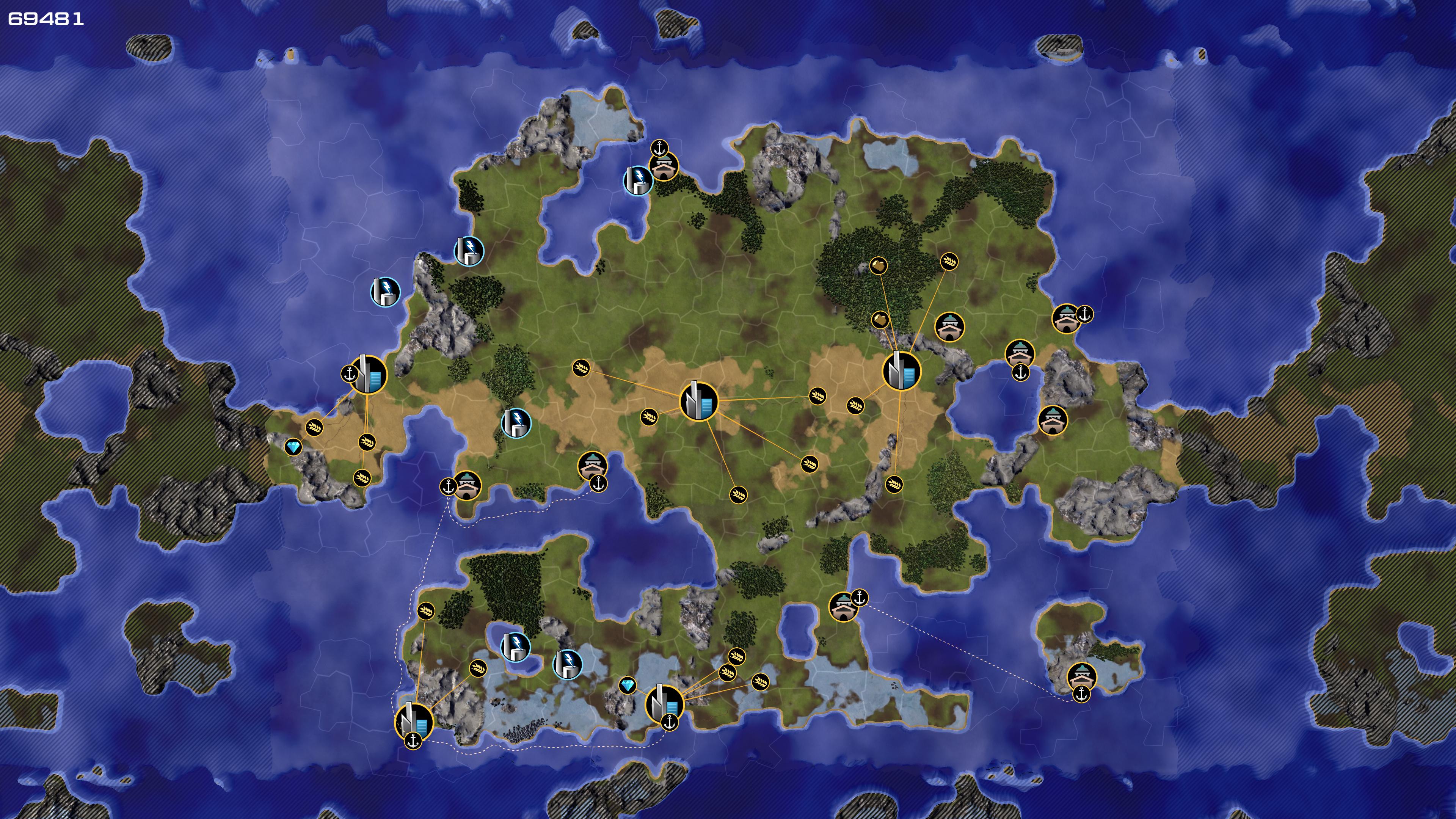Select the central city linked to six farms
1456x819 pixels.
698,401
